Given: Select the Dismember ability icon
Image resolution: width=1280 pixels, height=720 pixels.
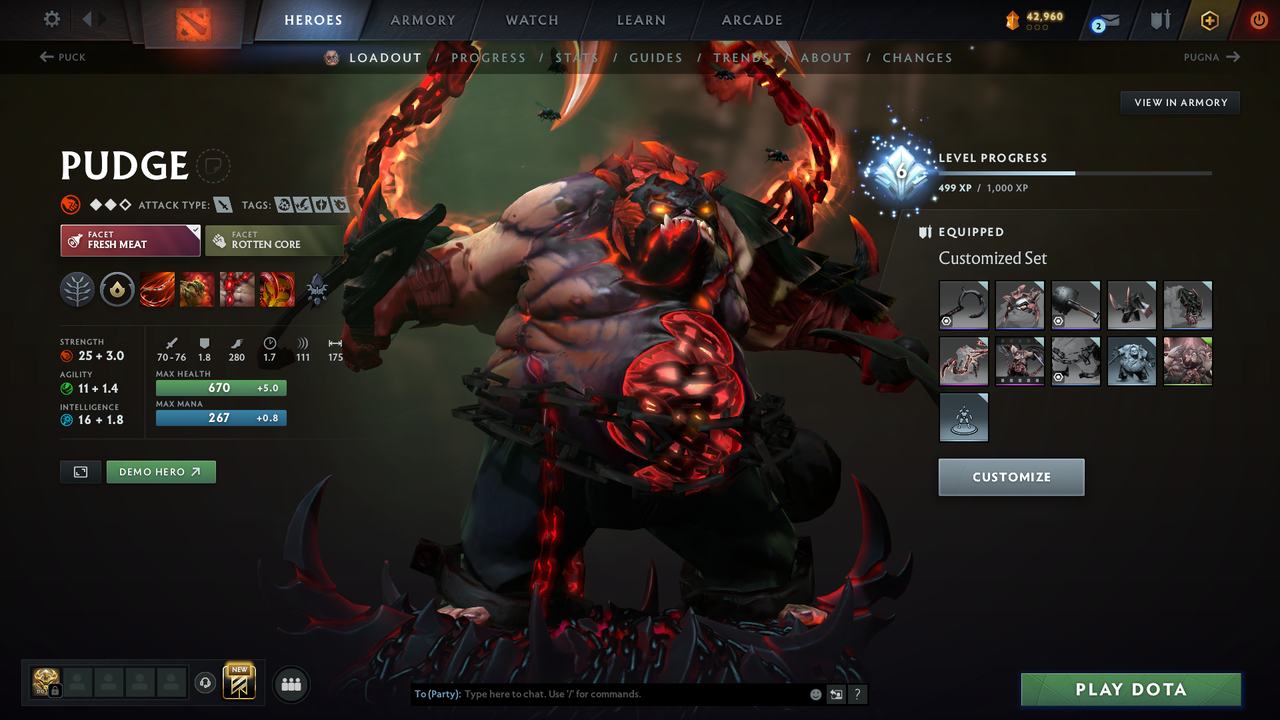Looking at the screenshot, I should [x=277, y=289].
